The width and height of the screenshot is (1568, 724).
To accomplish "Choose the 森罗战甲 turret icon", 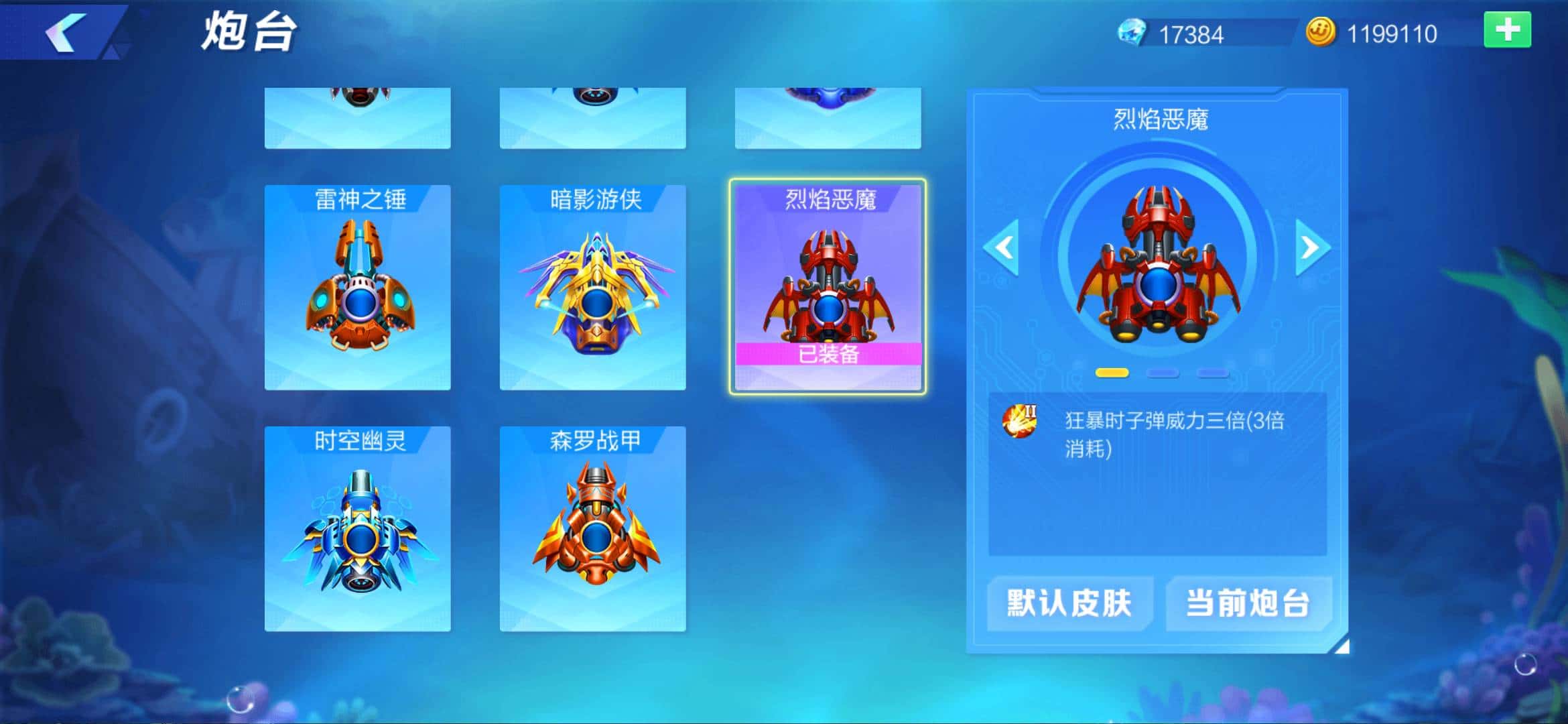I will pos(593,530).
